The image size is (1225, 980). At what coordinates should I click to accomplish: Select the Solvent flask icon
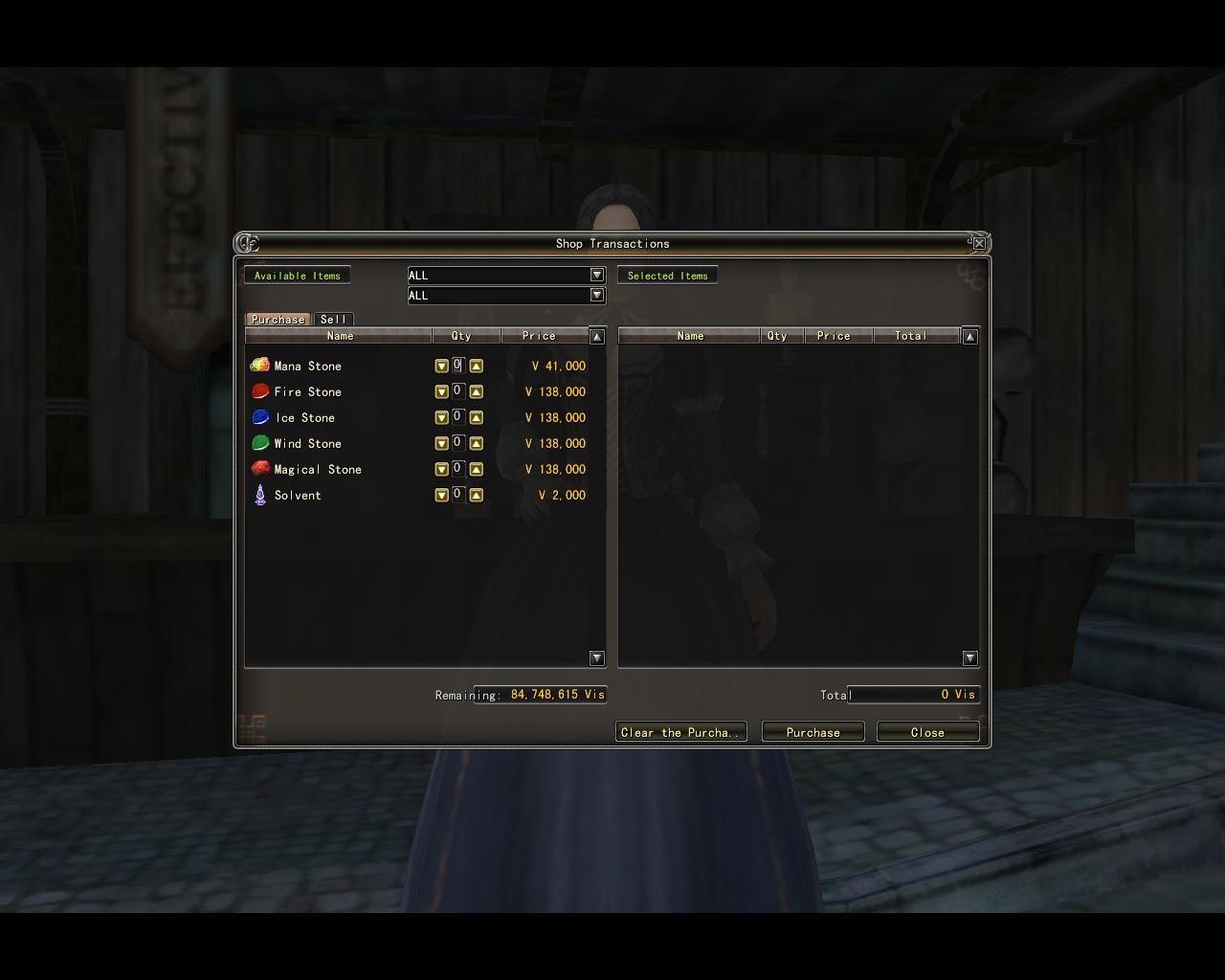259,494
